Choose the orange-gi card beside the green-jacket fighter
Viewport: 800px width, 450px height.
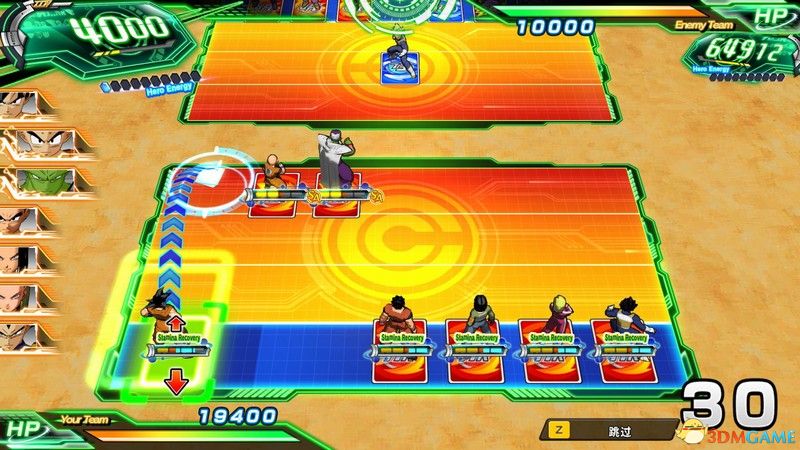pos(401,345)
